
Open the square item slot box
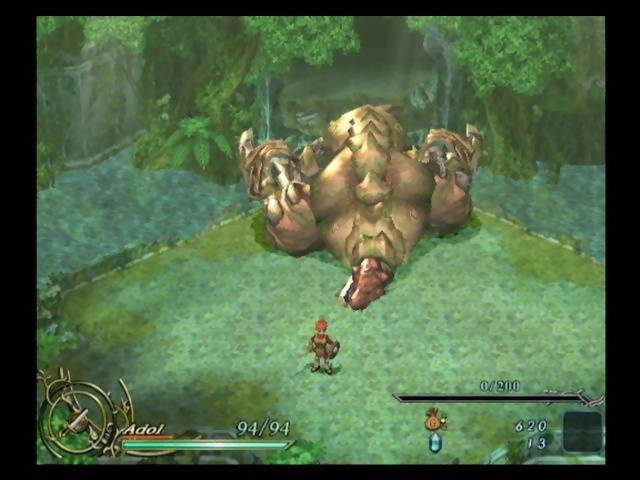pyautogui.click(x=582, y=432)
